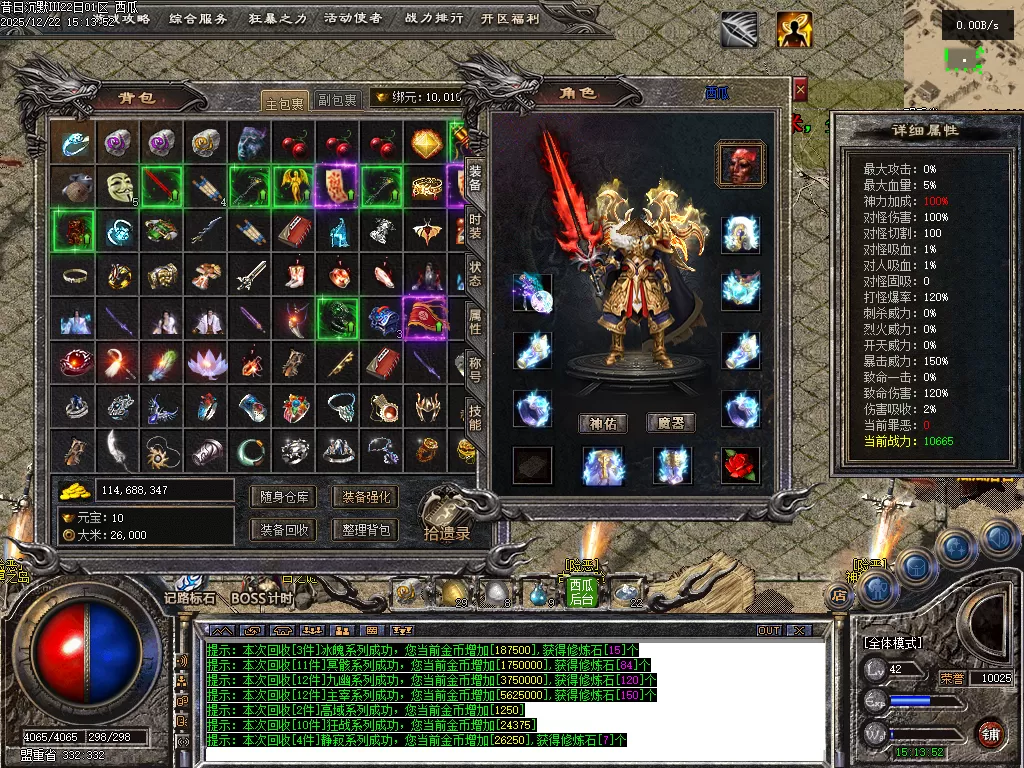This screenshot has width=1024, height=768.
Task: Select 活动使者 in the top menu
Action: (354, 18)
